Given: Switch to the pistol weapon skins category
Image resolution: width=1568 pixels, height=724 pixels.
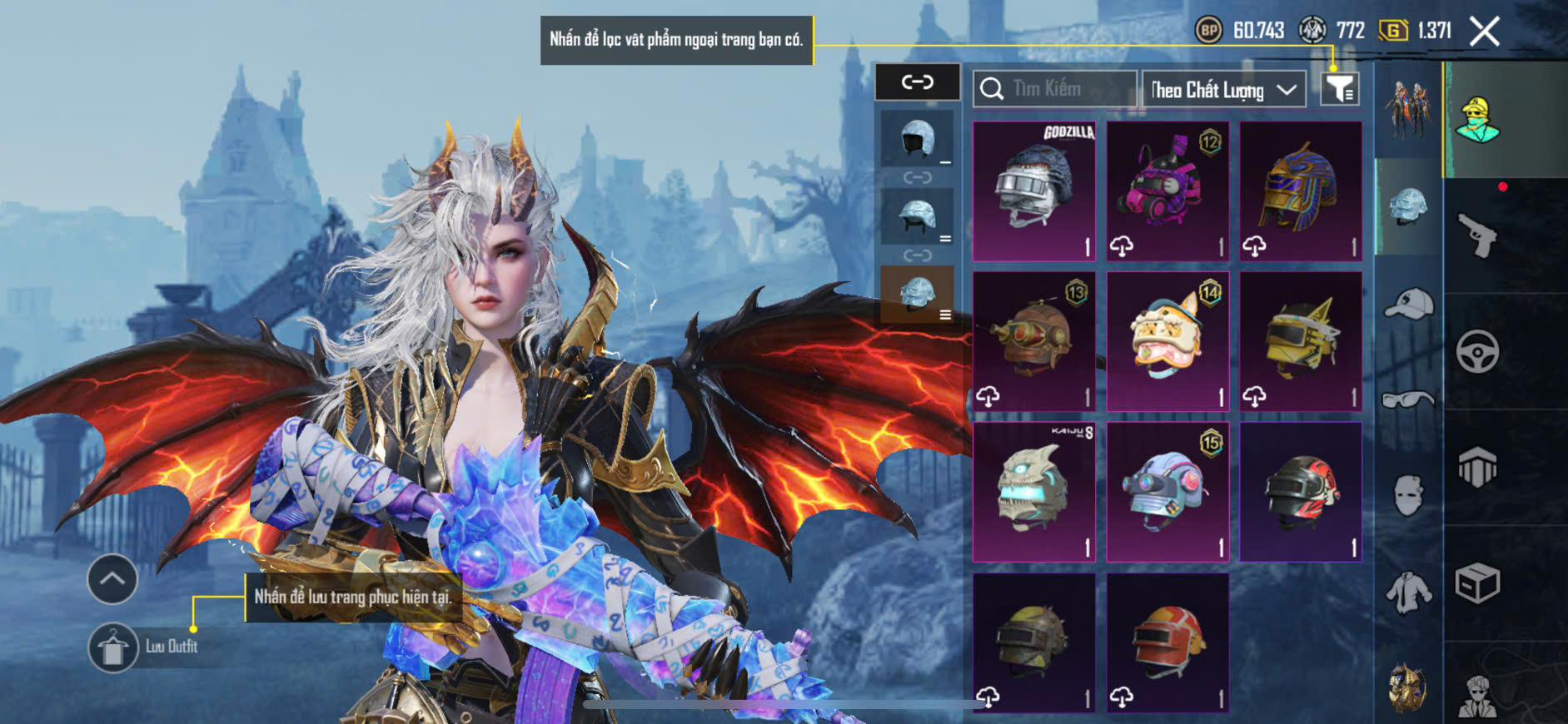Looking at the screenshot, I should (x=1478, y=236).
